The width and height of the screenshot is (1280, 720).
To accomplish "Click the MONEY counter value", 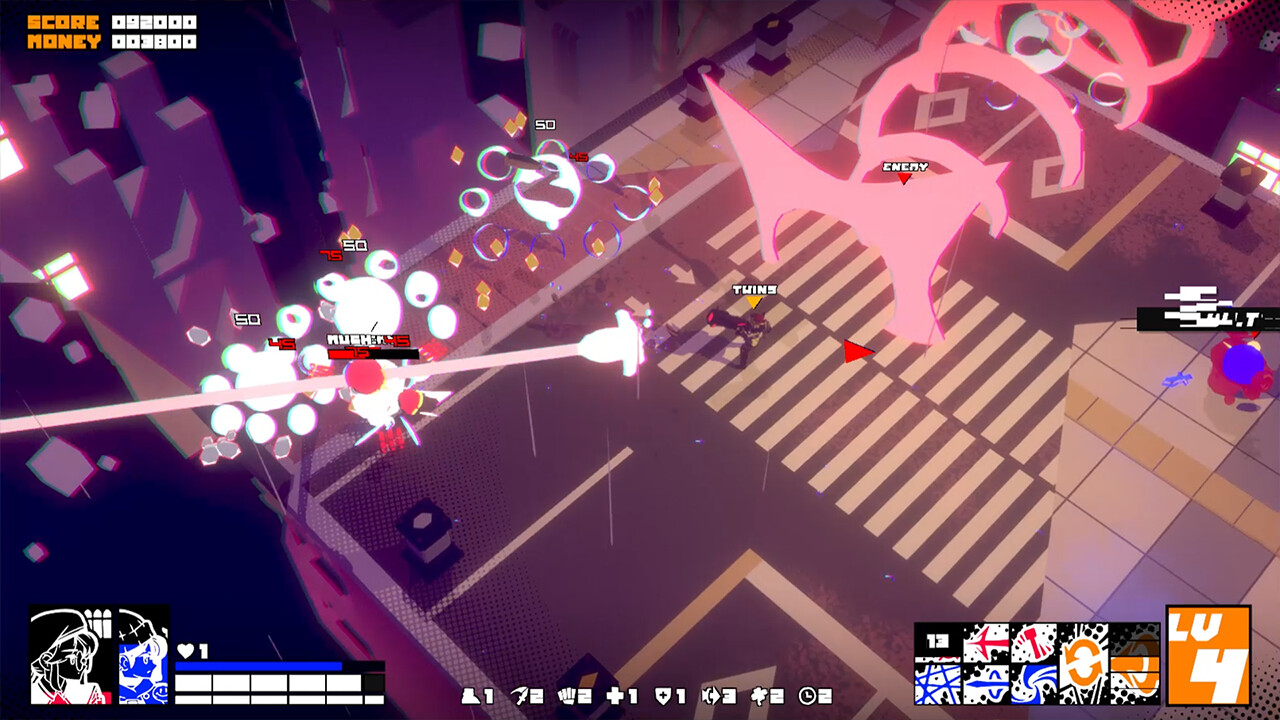I will coord(155,39).
